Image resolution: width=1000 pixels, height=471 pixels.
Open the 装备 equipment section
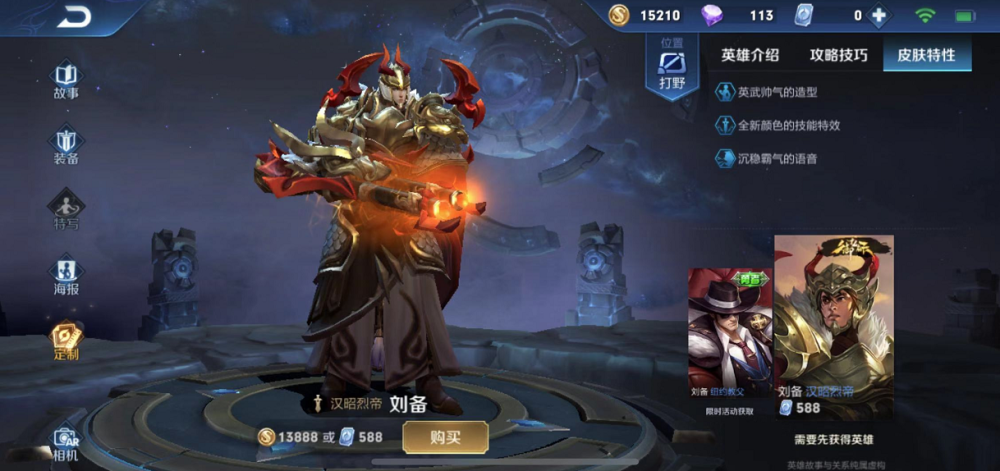[66, 145]
